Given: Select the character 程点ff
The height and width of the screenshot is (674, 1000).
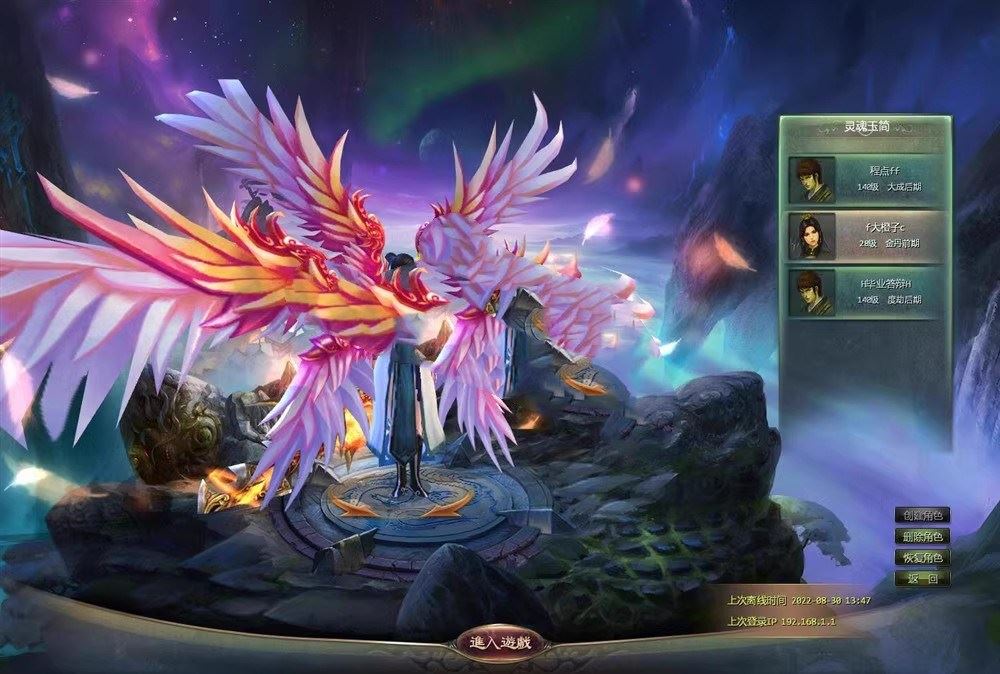Looking at the screenshot, I should pyautogui.click(x=866, y=179).
